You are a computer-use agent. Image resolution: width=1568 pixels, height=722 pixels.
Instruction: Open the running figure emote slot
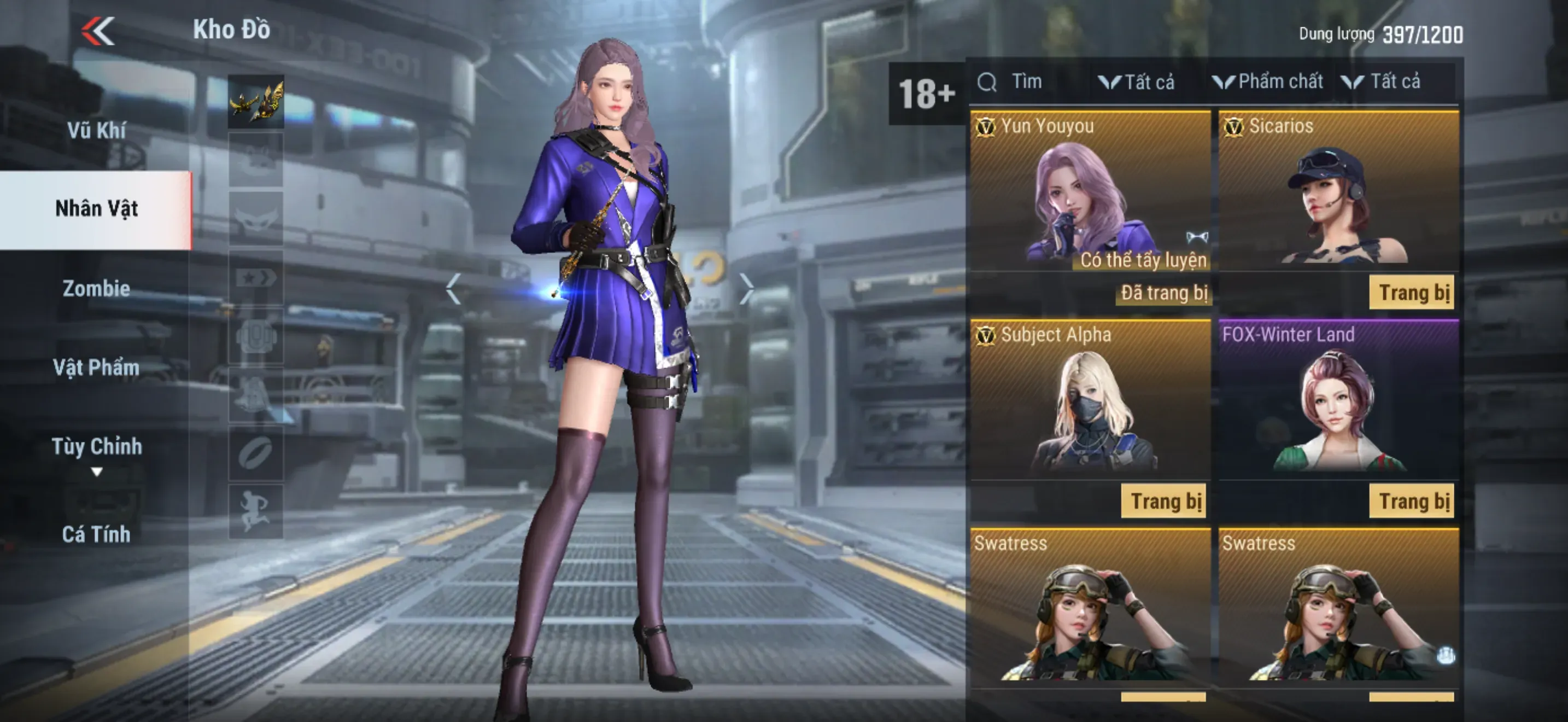click(x=256, y=511)
